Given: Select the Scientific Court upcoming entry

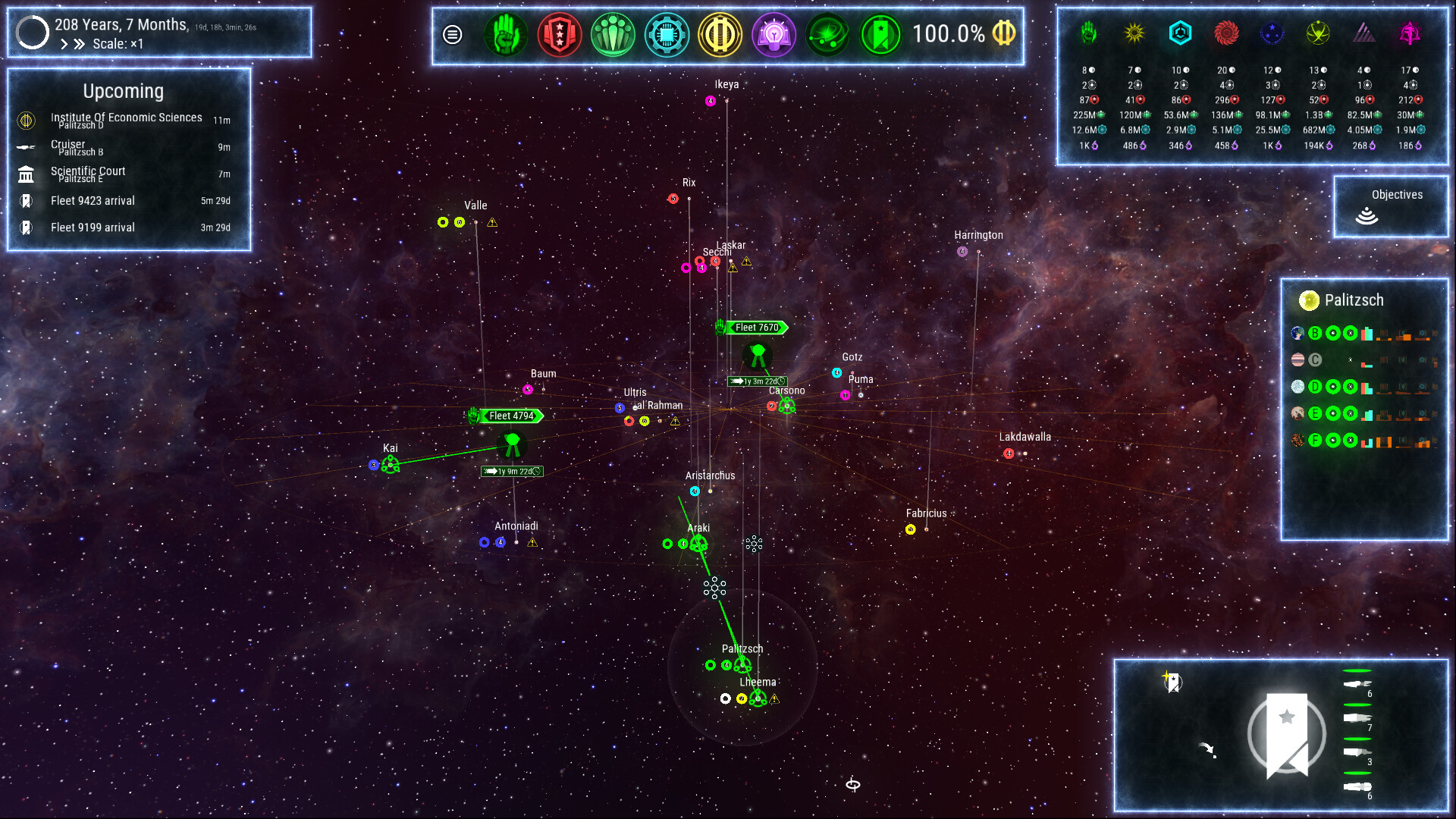Looking at the screenshot, I should (x=88, y=174).
